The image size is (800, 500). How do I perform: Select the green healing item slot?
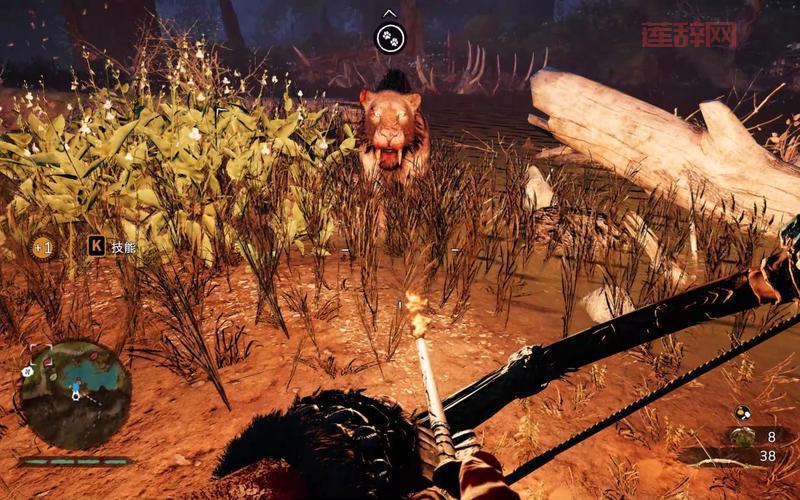coord(742,436)
